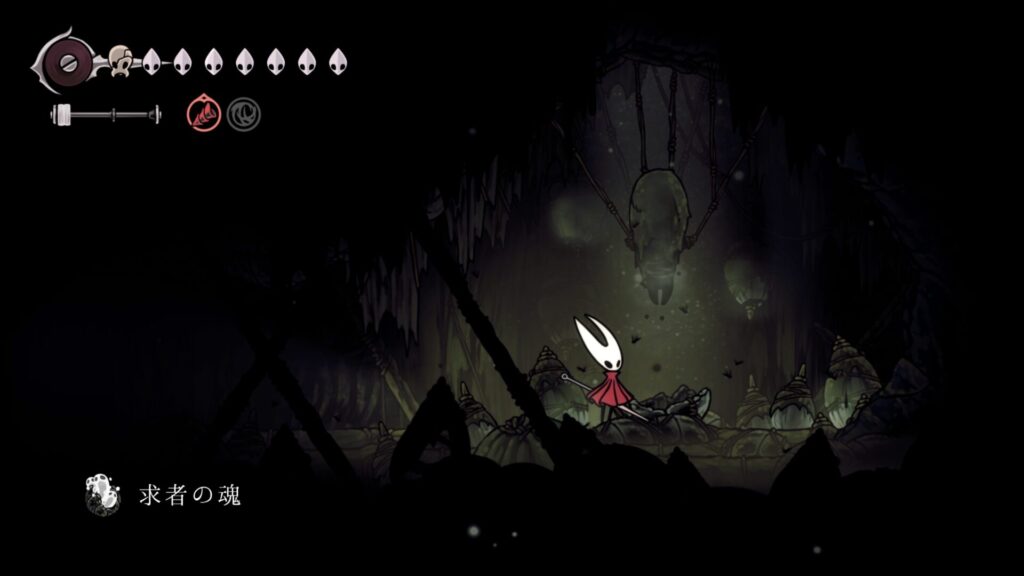Select the red spike tool icon
The height and width of the screenshot is (576, 1024).
click(x=202, y=114)
